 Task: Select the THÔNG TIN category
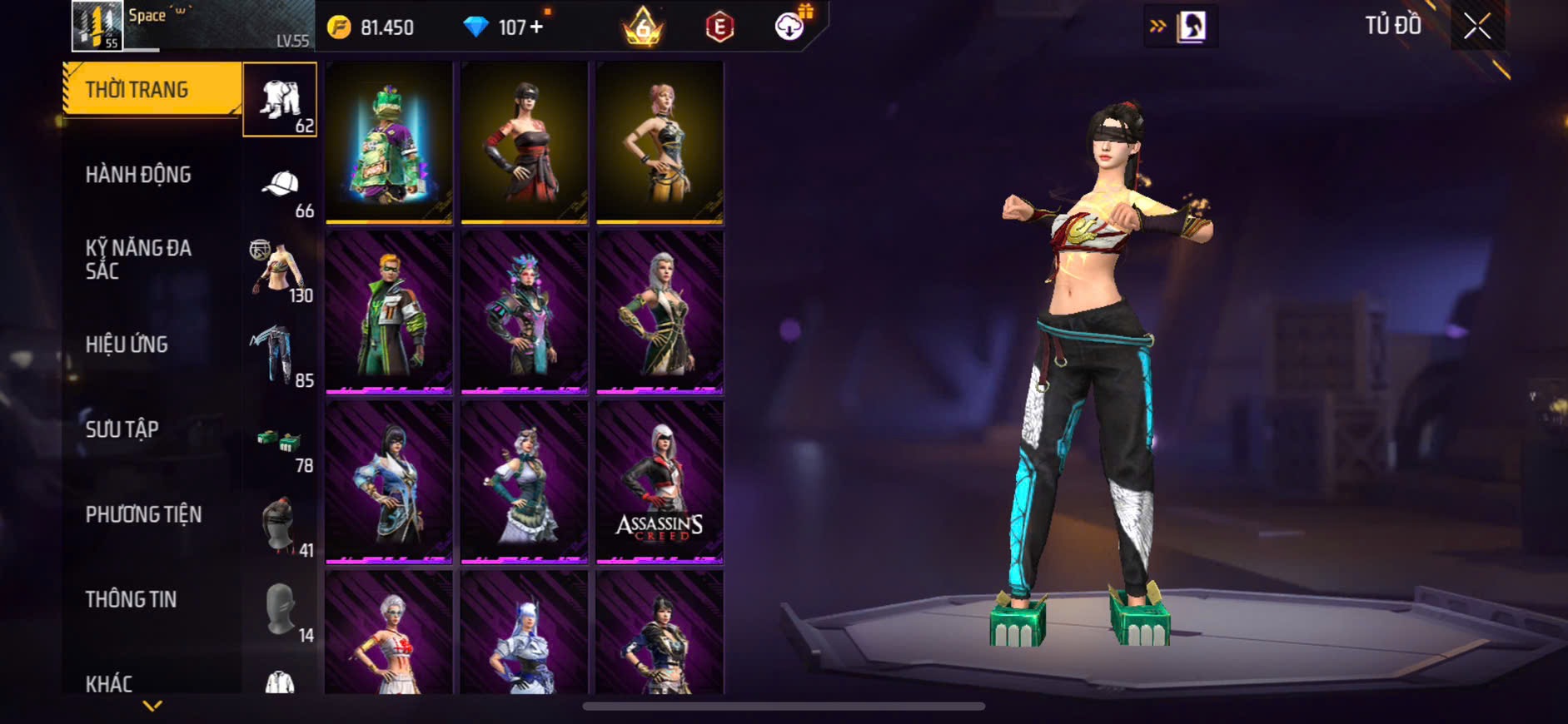pos(131,599)
